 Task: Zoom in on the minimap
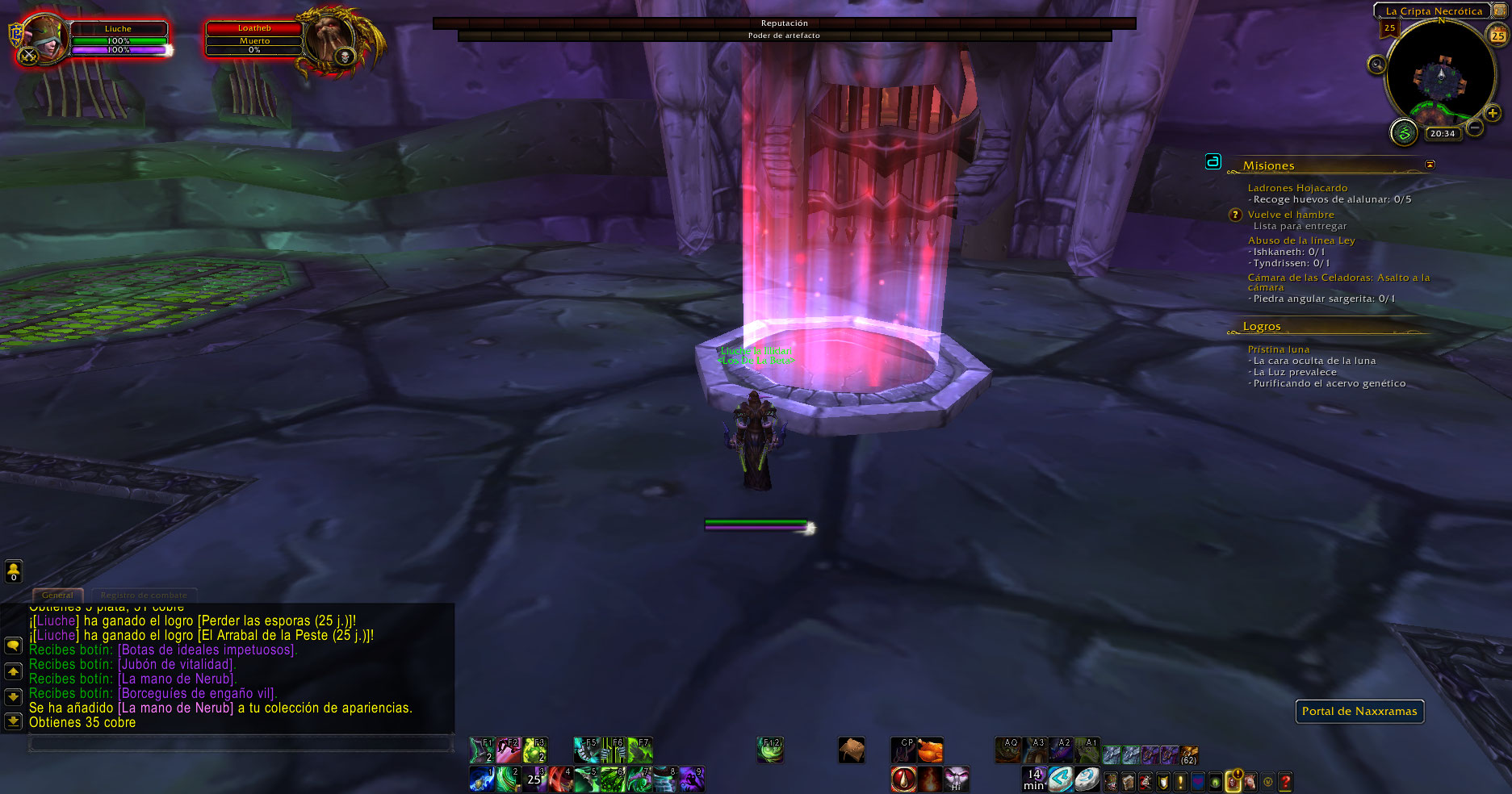[1493, 113]
